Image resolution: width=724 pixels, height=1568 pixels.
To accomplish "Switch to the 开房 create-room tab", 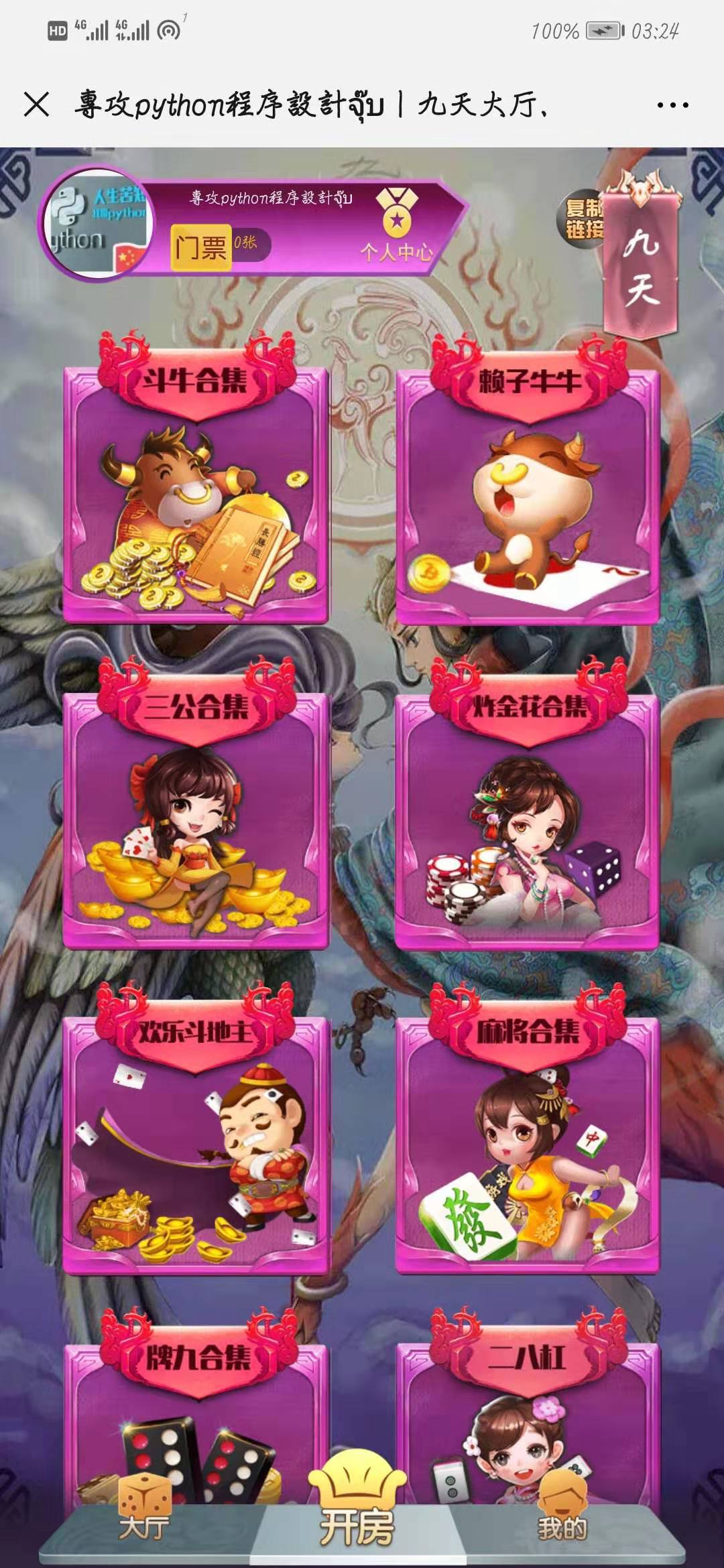I will point(357,1514).
